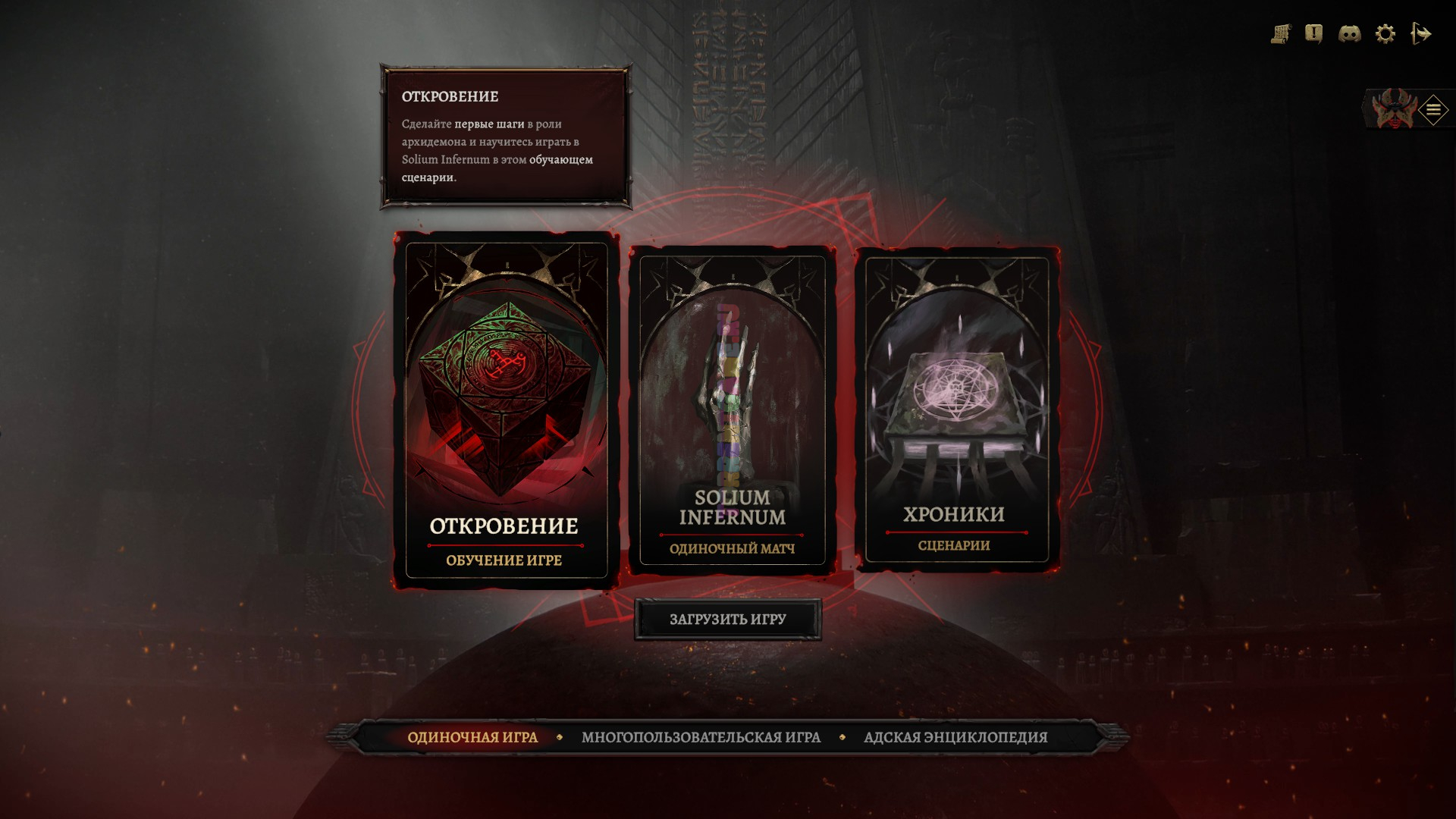Viewport: 1456px width, 819px height.
Task: Switch to the Одиночная игра tab
Action: (472, 737)
